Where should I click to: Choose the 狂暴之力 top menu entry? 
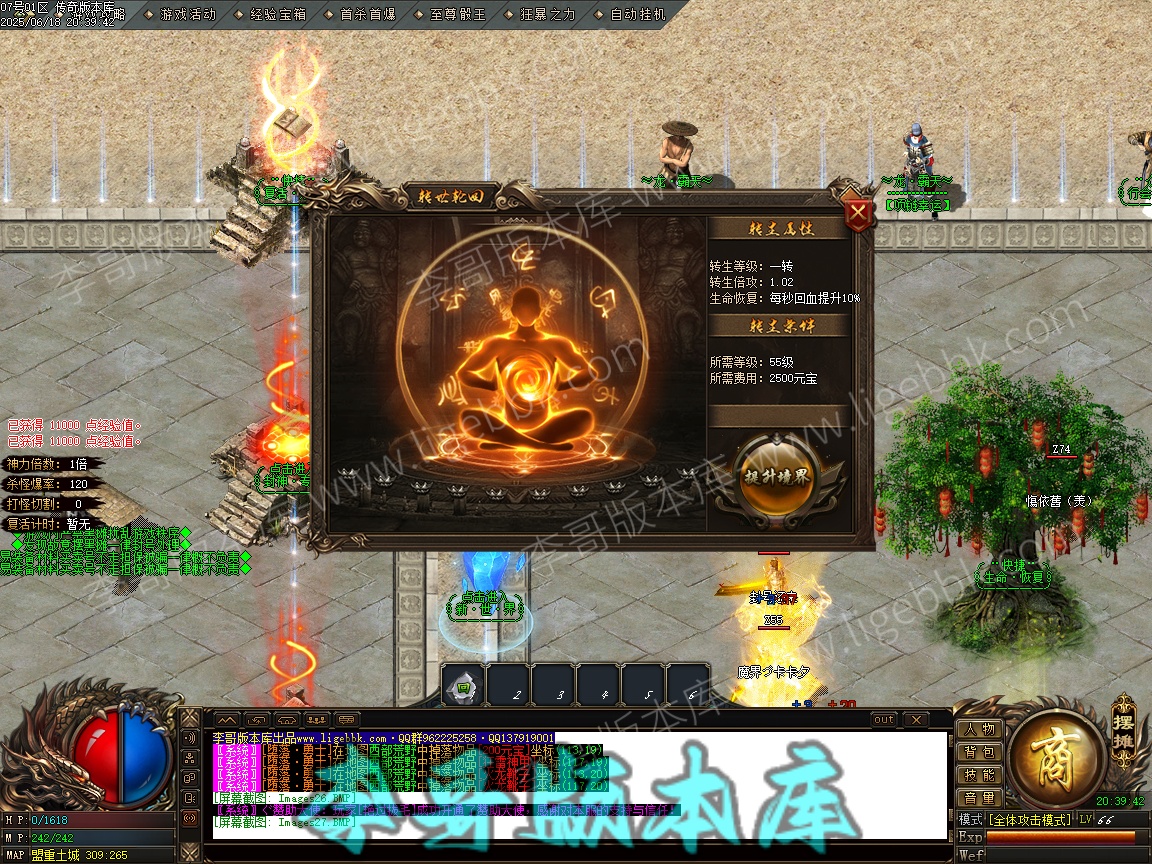click(548, 14)
